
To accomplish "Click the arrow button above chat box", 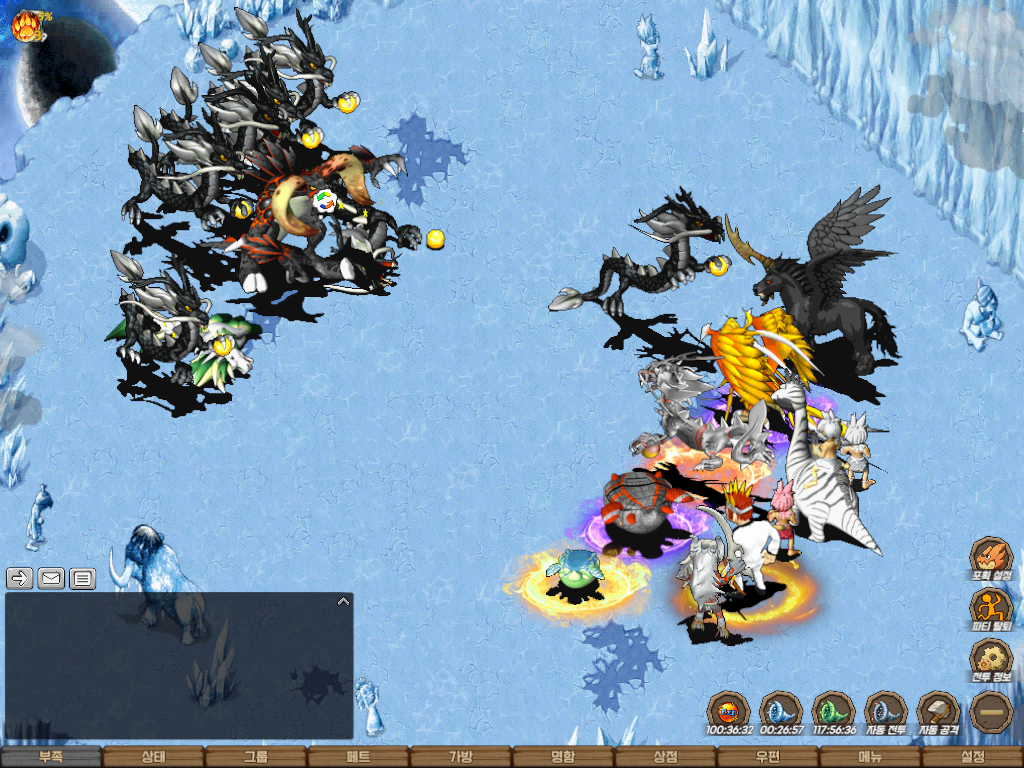I will pyautogui.click(x=20, y=578).
